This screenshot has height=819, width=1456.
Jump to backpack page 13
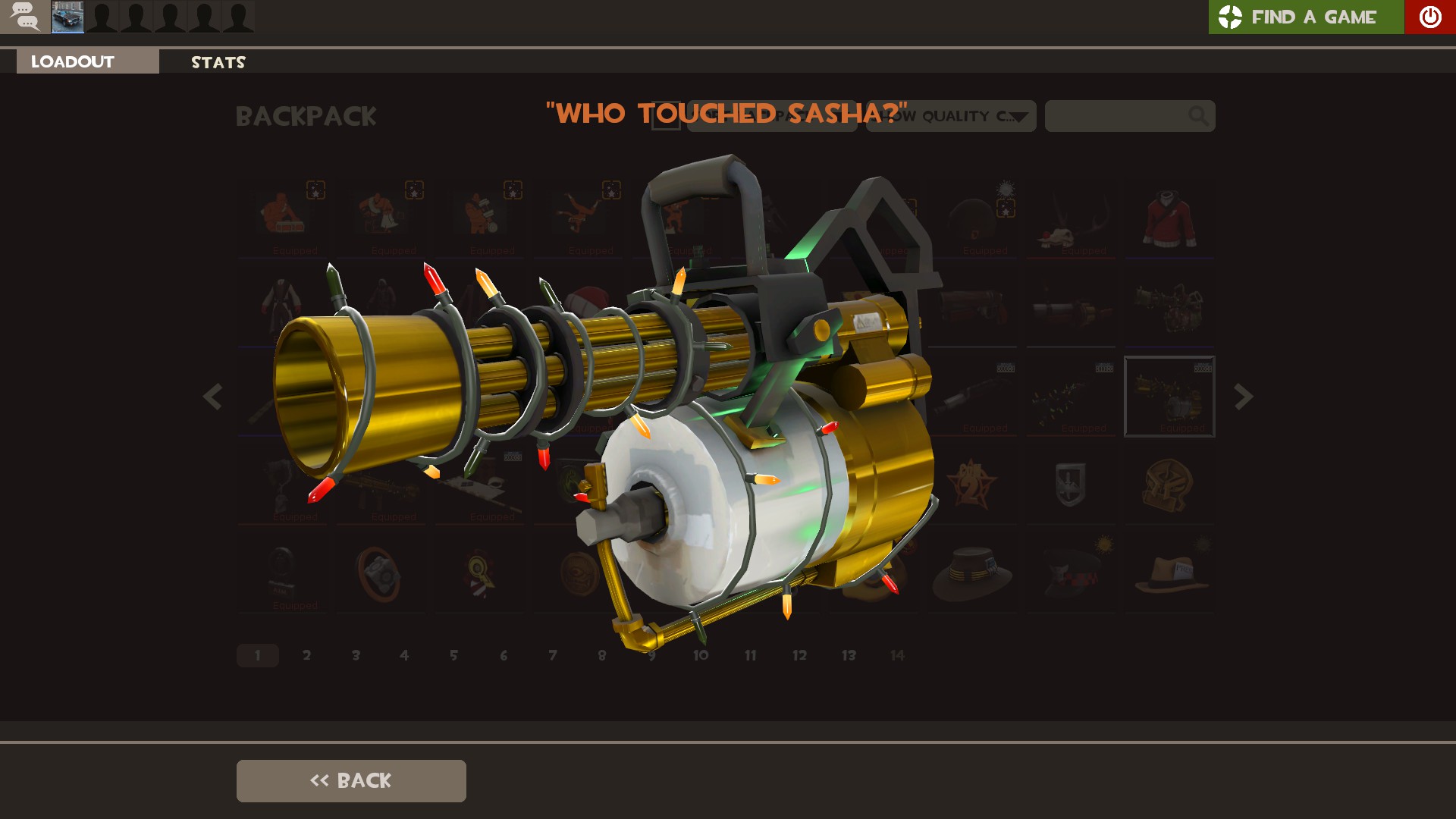coord(849,655)
